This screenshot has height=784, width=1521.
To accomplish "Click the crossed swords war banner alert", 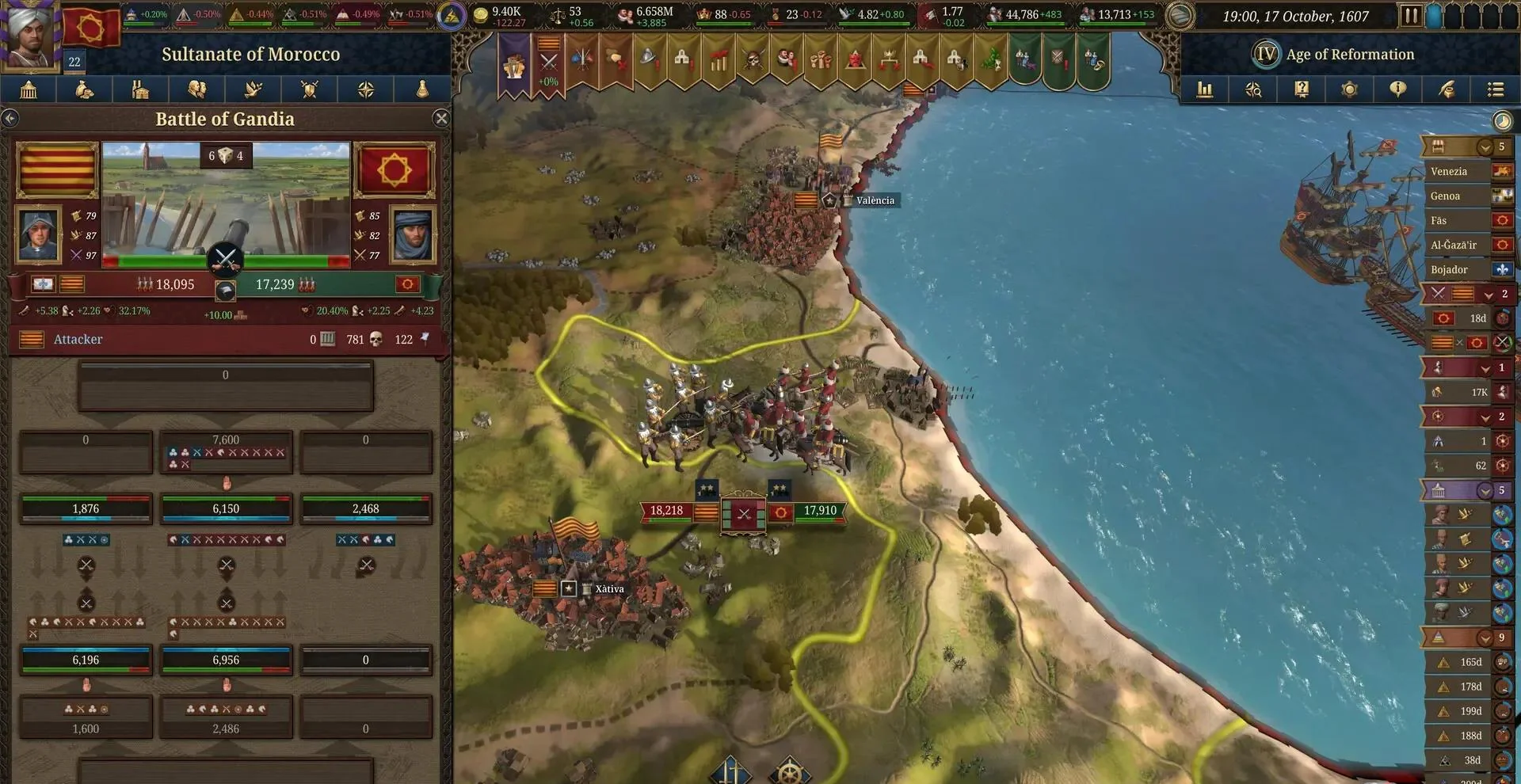I will pos(549,63).
